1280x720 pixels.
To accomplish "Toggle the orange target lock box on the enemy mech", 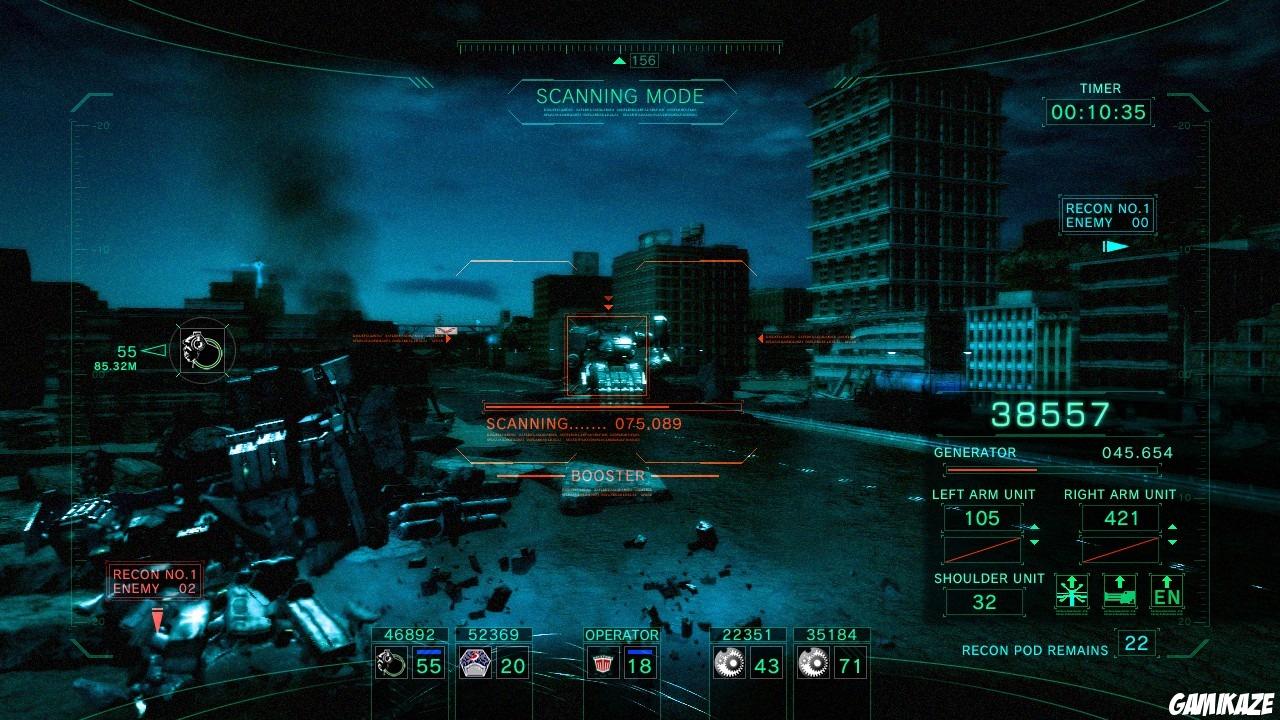I will tap(605, 357).
